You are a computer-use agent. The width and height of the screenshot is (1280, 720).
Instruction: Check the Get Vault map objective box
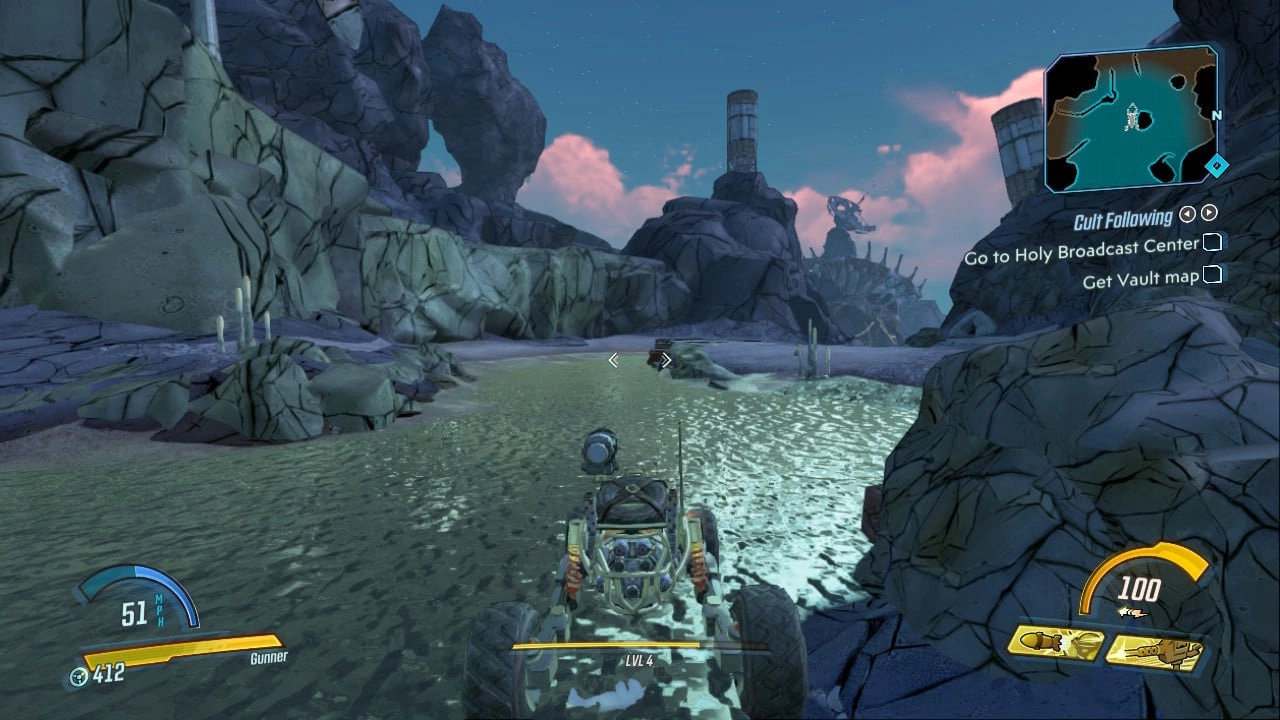pos(1213,274)
